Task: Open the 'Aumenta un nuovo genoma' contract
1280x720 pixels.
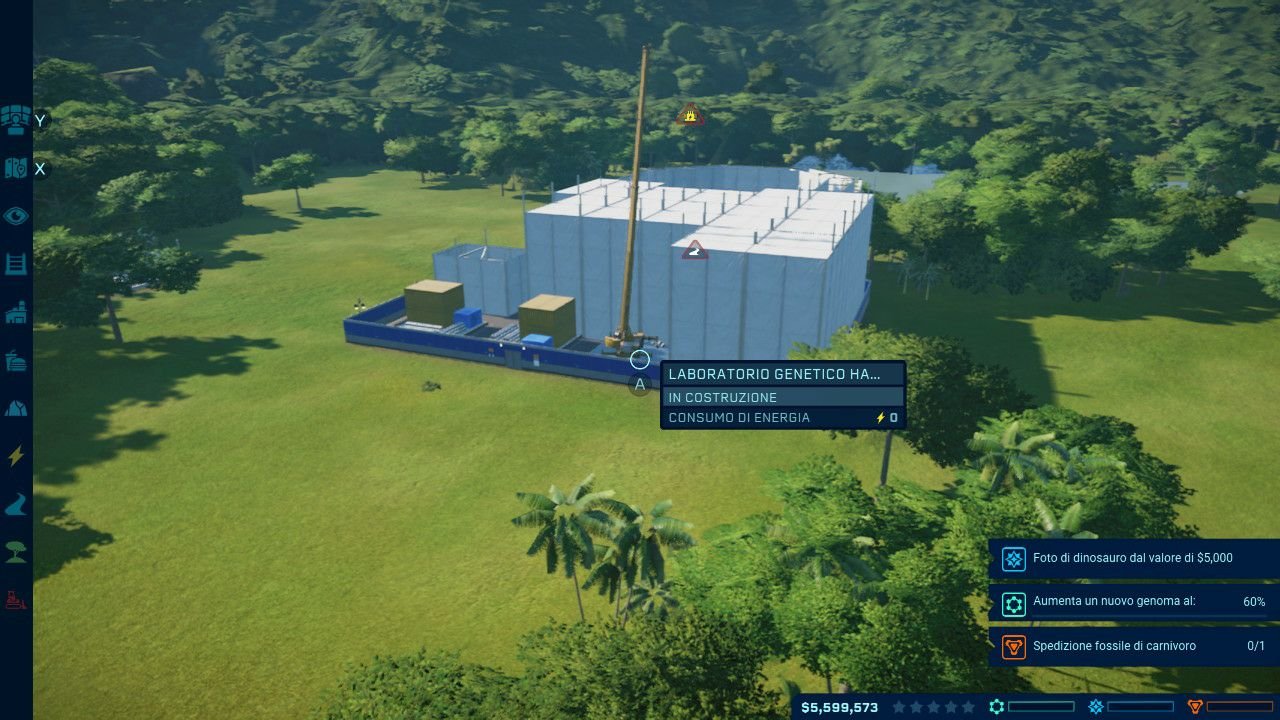Action: point(1134,603)
